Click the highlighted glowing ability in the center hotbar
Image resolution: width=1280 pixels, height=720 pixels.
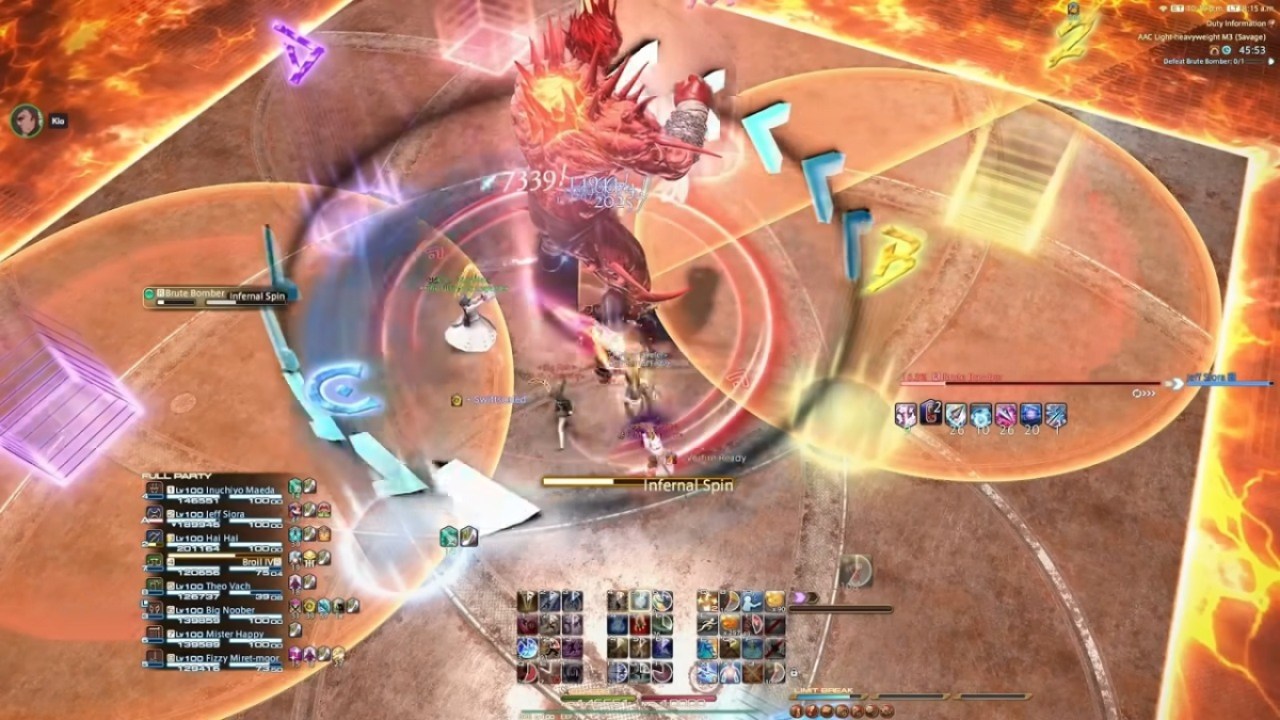pyautogui.click(x=640, y=600)
